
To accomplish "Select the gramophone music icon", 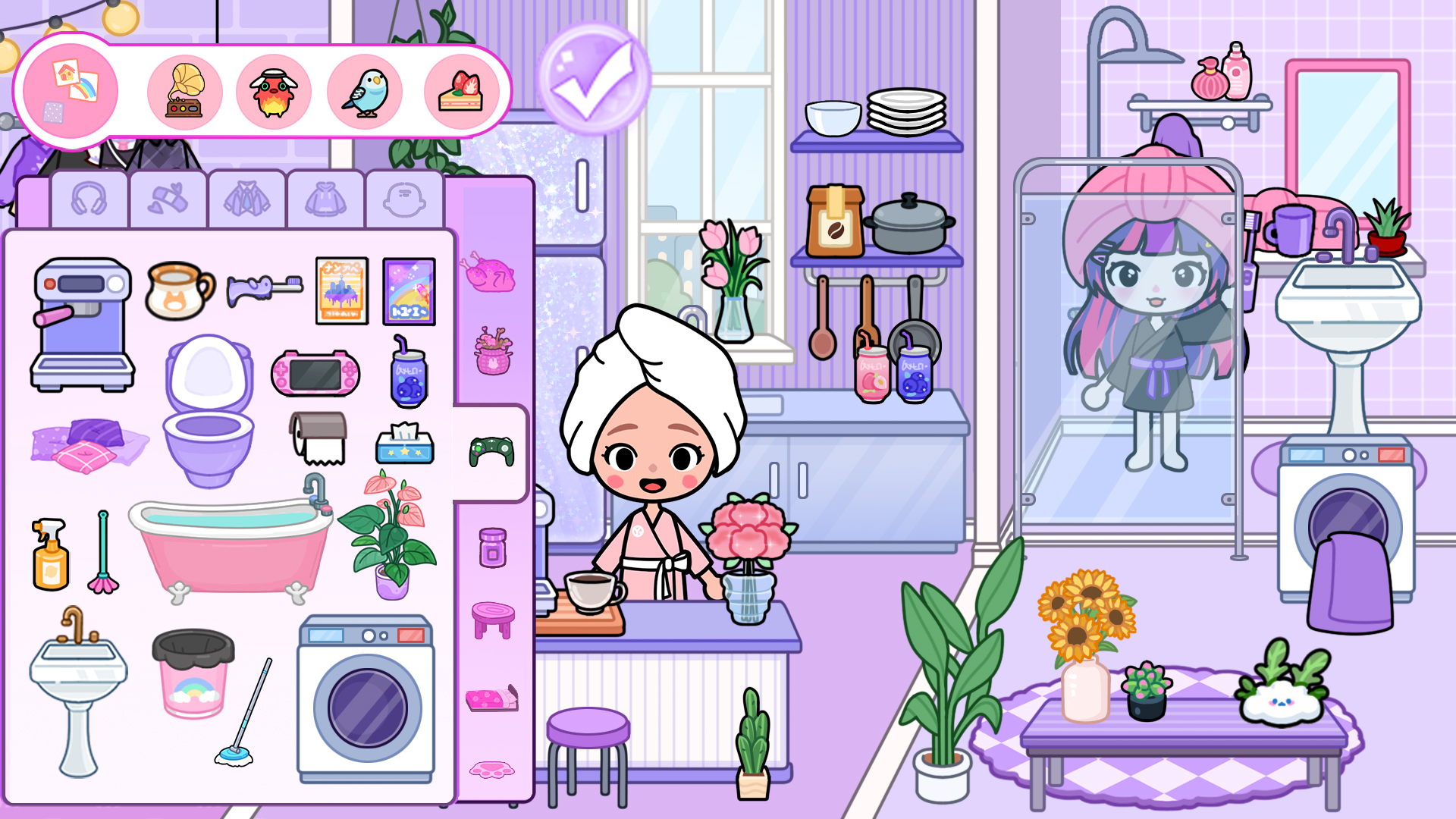I will pos(184,89).
